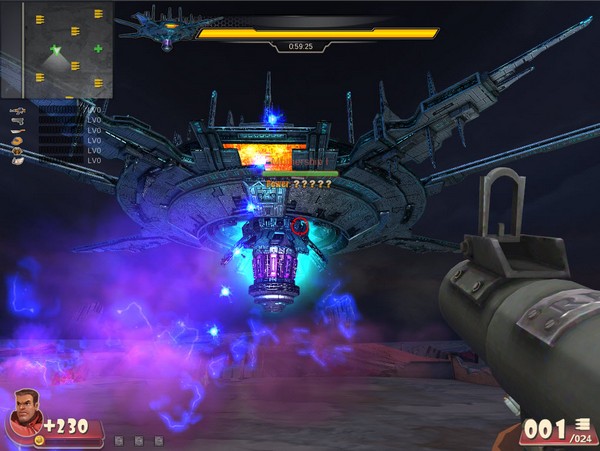Click the minimap in the corner
The height and width of the screenshot is (451, 600).
point(56,49)
